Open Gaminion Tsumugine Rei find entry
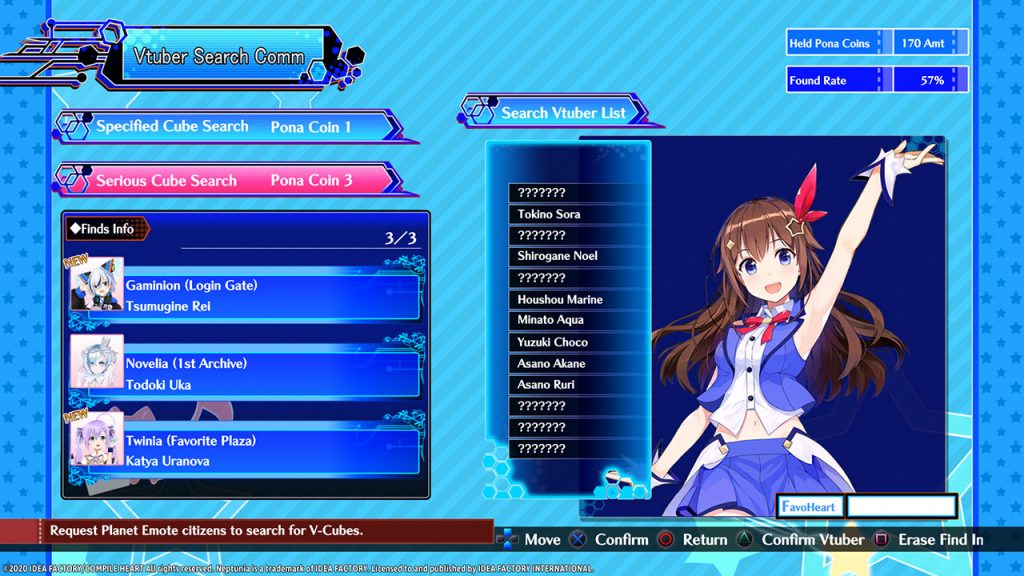 click(270, 296)
